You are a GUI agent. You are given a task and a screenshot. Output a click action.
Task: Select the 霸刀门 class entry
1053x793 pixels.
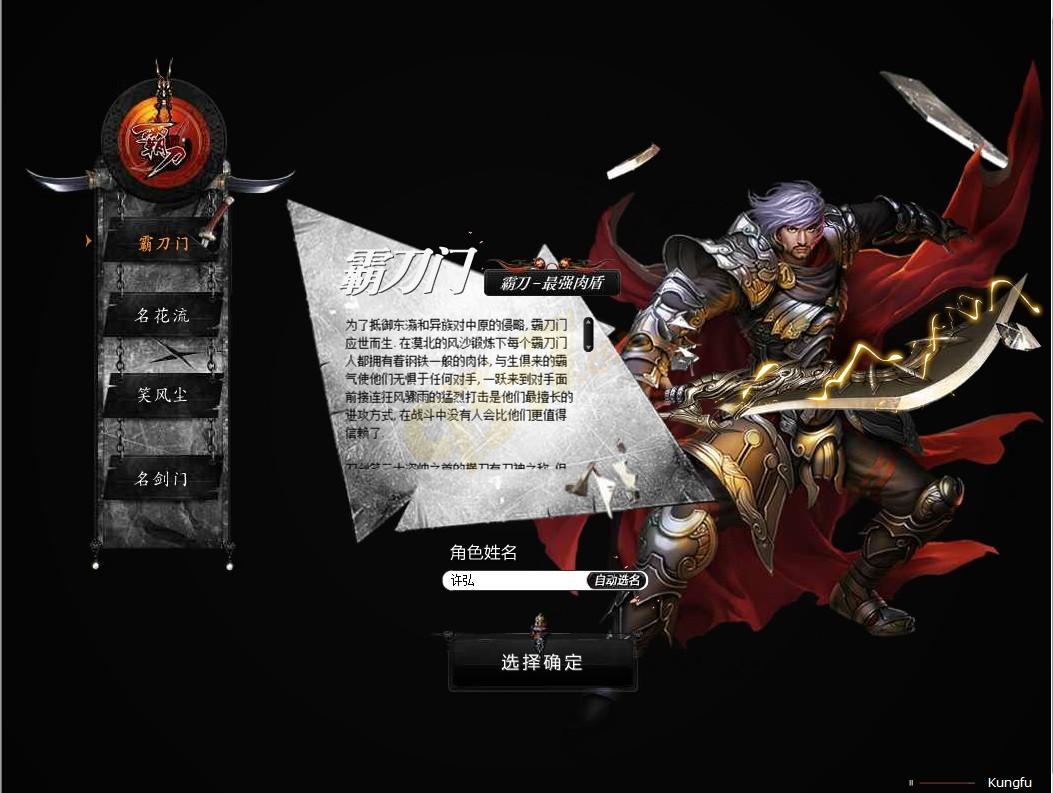pyautogui.click(x=162, y=243)
